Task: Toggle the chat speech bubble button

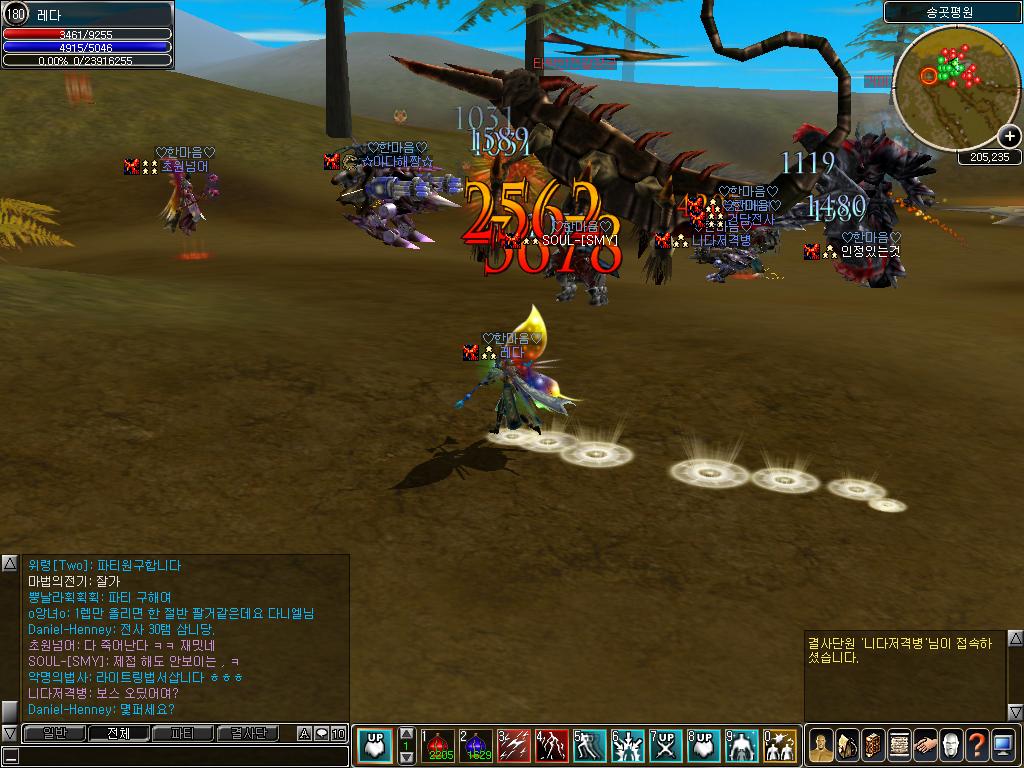Action: [321, 733]
